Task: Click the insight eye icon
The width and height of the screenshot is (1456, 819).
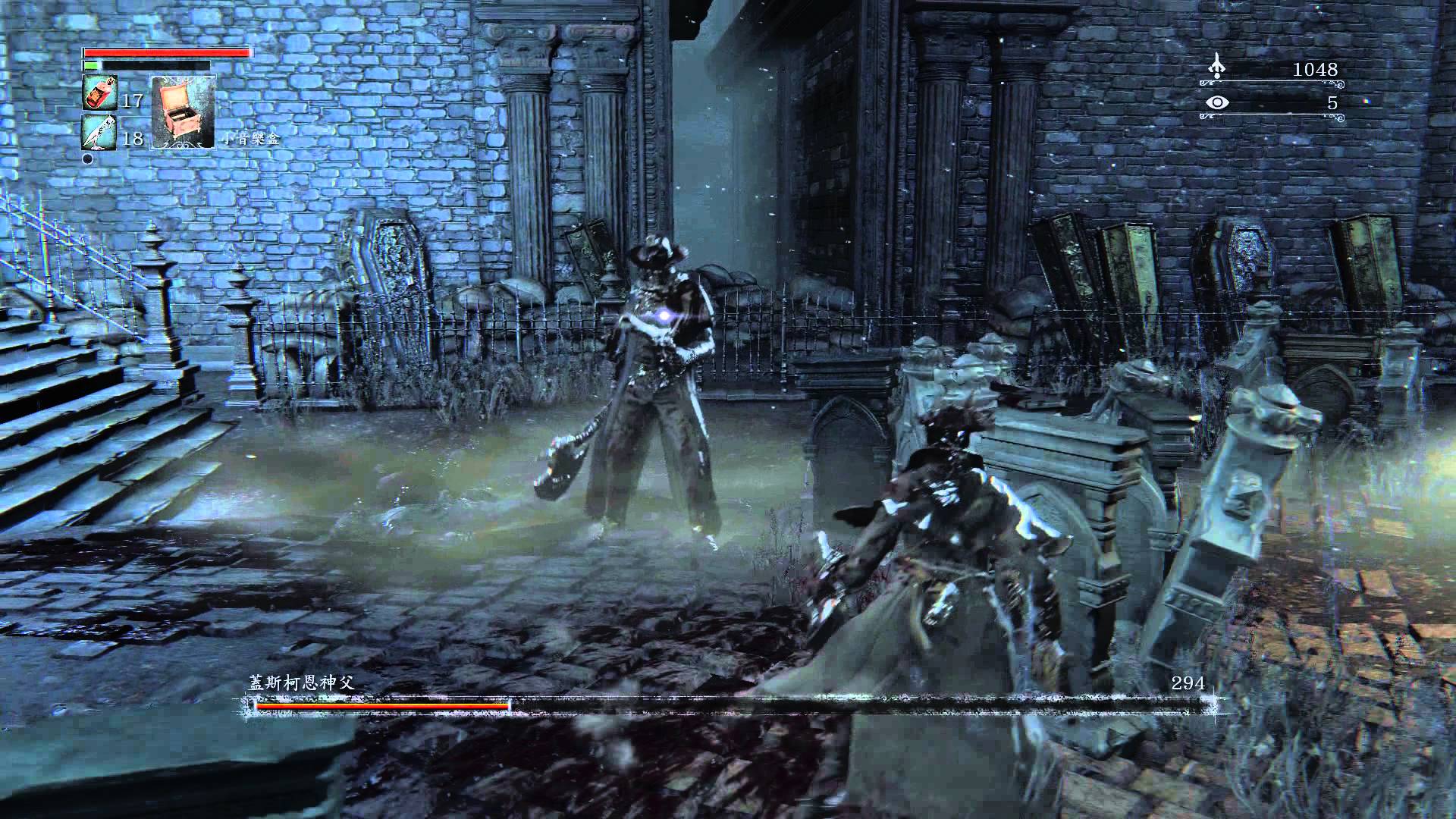Action: pos(1217,102)
